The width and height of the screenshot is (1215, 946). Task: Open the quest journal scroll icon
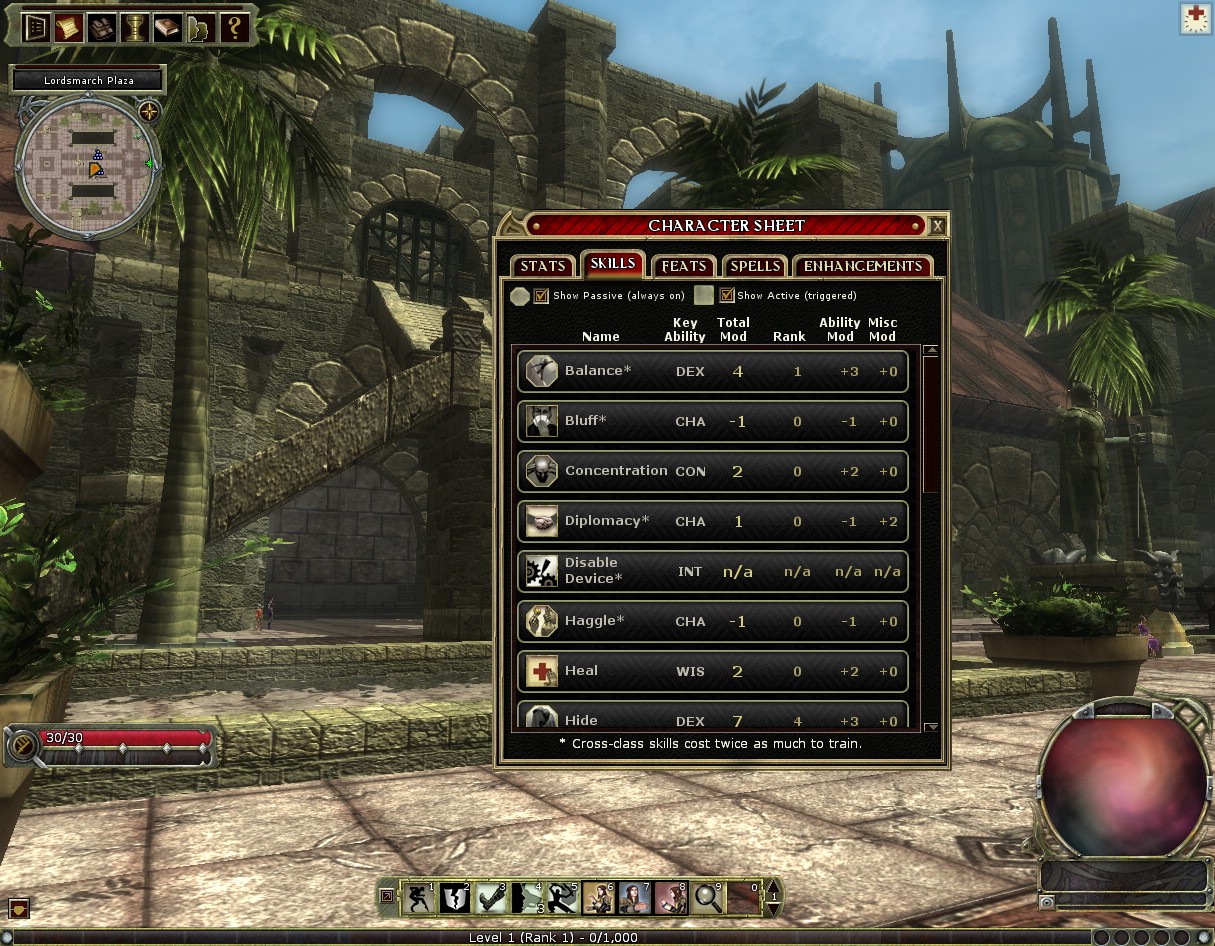coord(69,27)
